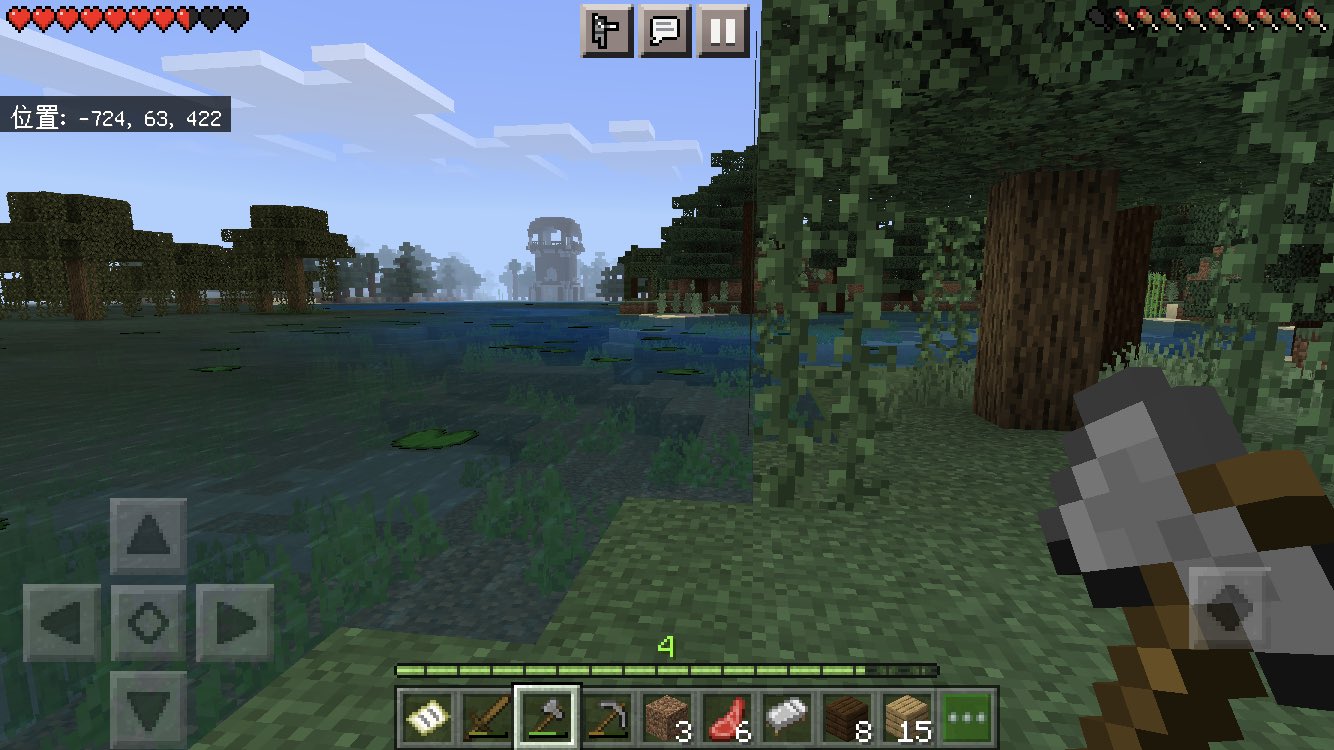Tap the left movement arrow
Viewport: 1334px width, 750px height.
[x=60, y=623]
